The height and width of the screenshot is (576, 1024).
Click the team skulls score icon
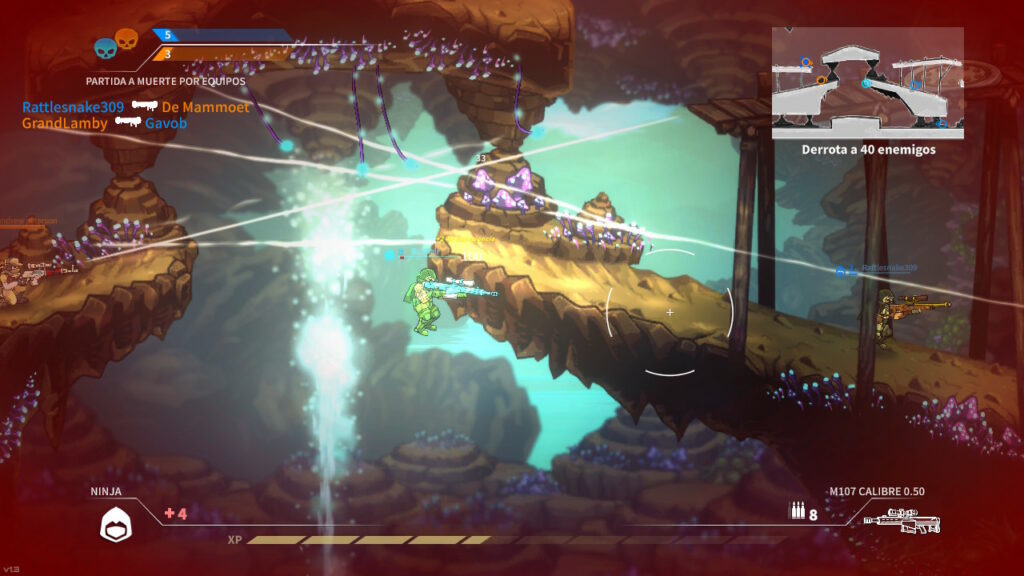click(116, 43)
